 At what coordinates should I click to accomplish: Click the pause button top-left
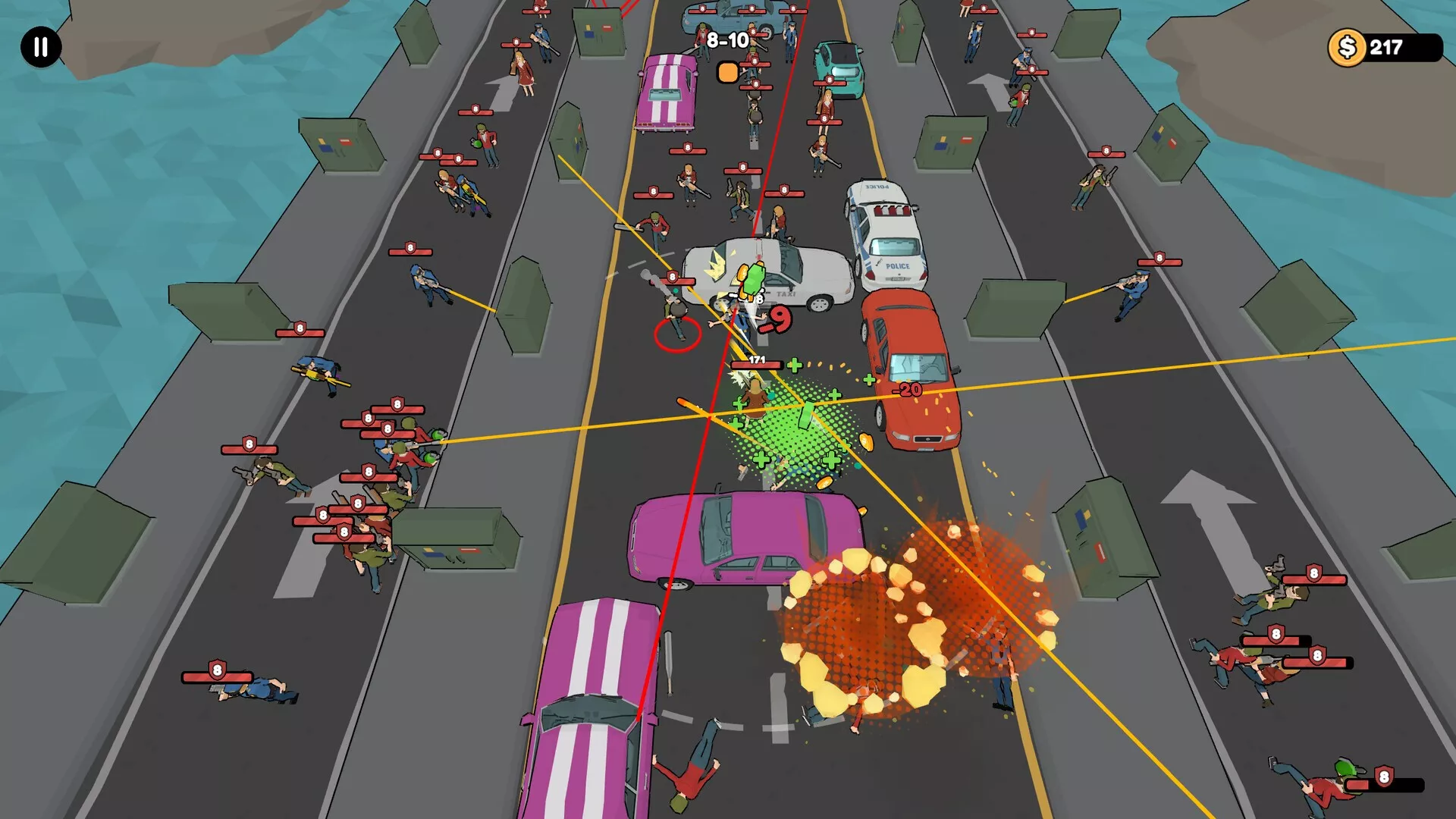[39, 47]
